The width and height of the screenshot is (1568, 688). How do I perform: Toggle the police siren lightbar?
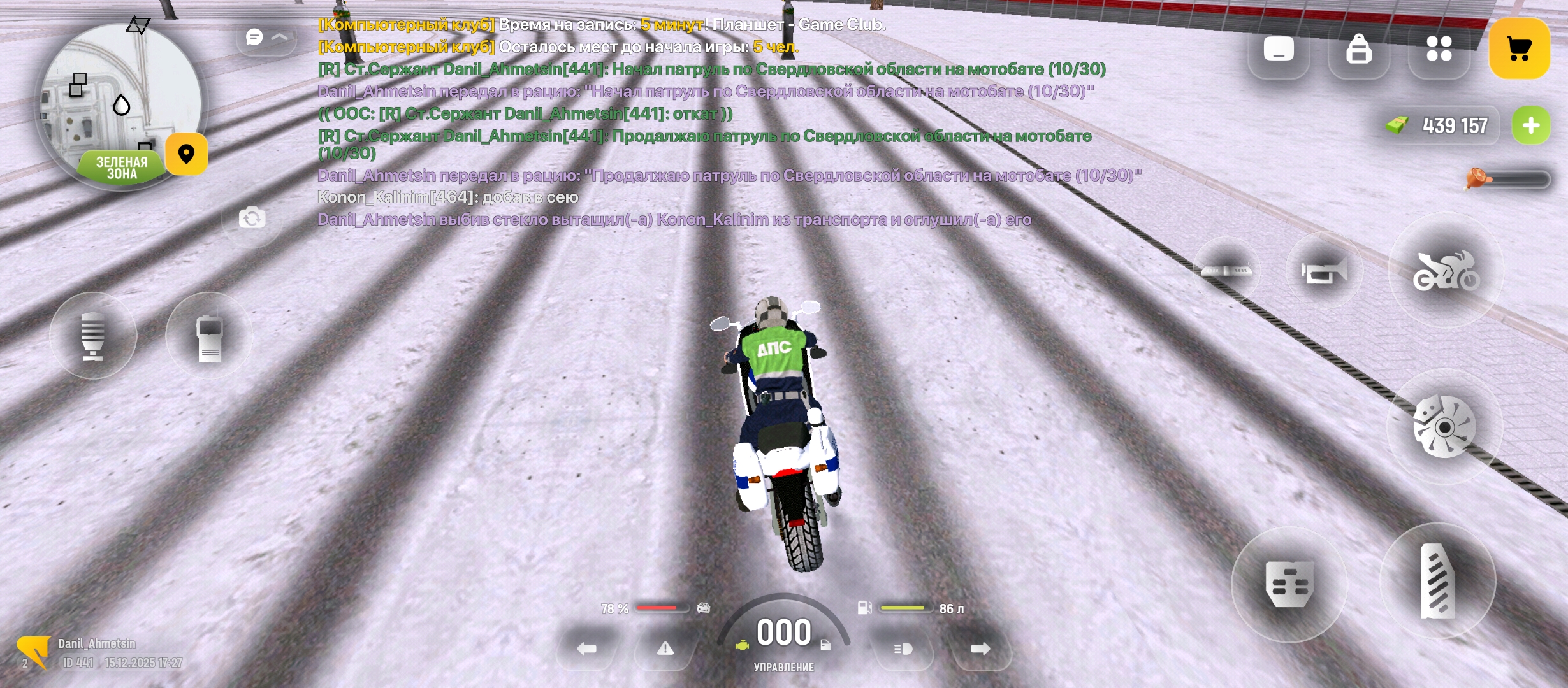pyautogui.click(x=1226, y=271)
